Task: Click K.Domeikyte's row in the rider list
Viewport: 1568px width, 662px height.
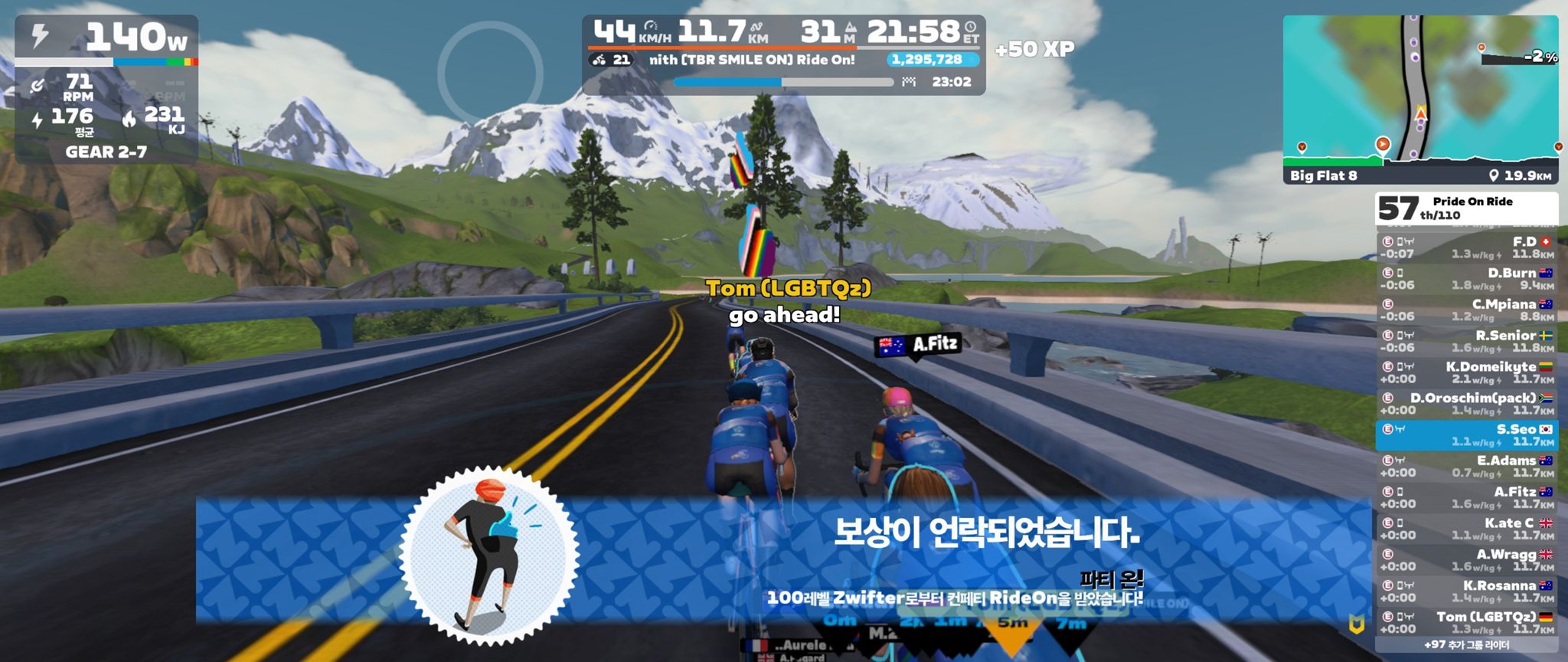Action: [1466, 373]
